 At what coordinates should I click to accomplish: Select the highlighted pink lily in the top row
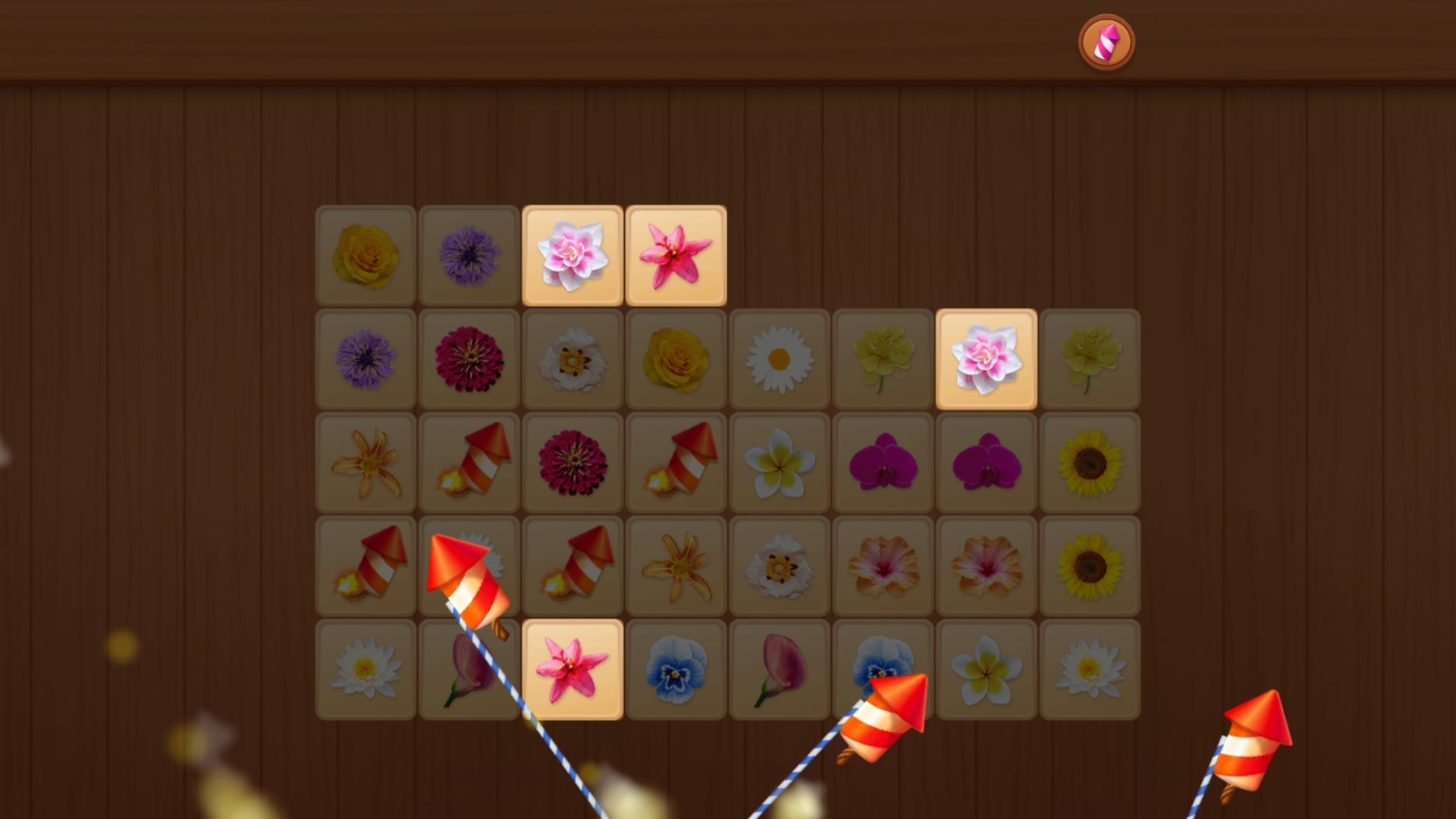point(676,256)
